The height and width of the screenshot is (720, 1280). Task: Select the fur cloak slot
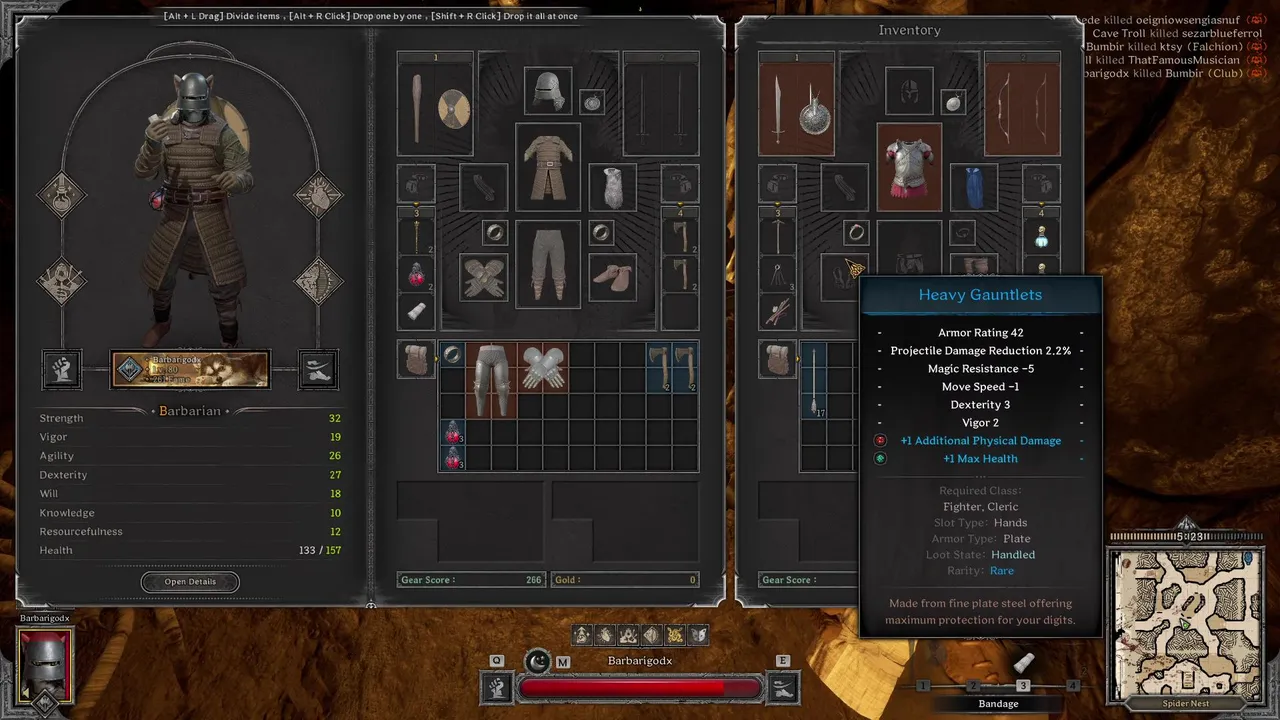coord(612,187)
